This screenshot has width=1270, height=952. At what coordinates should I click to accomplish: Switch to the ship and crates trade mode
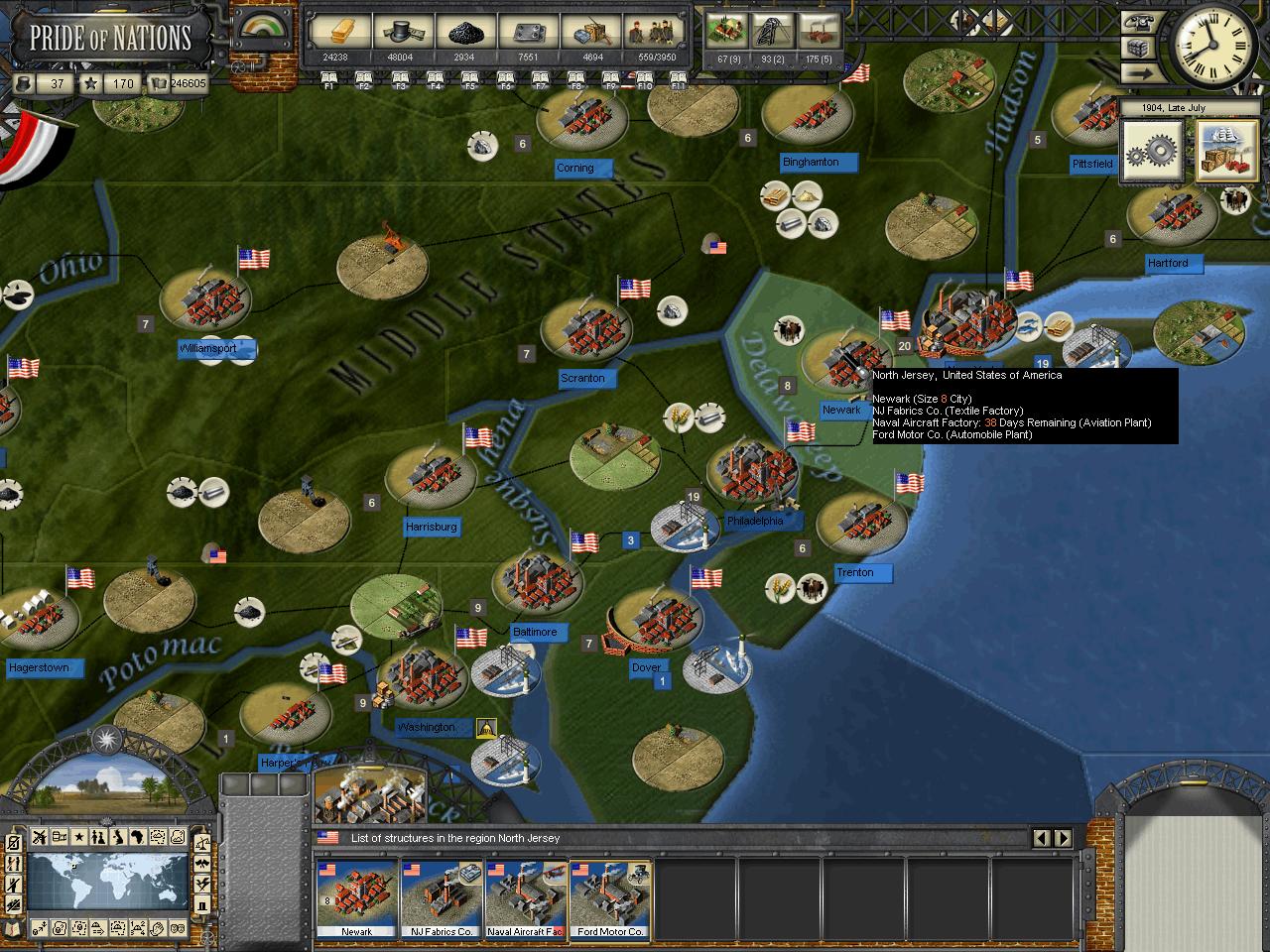coord(1226,152)
